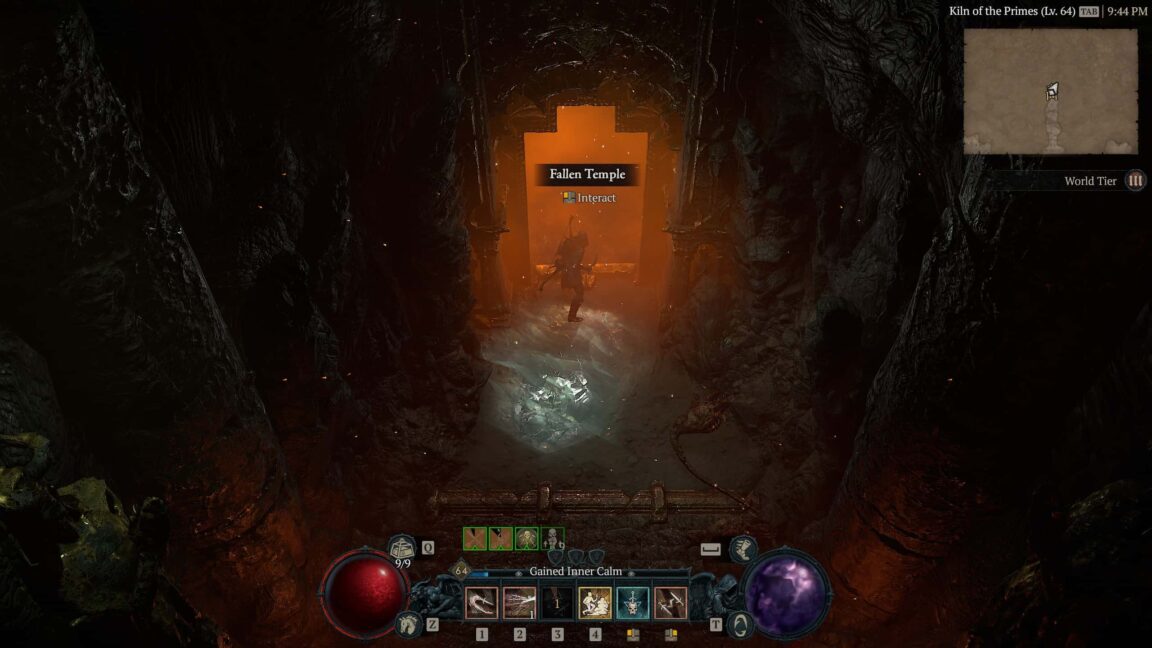Click the World Tier III emblem
This screenshot has height=648, width=1152.
tap(1135, 181)
